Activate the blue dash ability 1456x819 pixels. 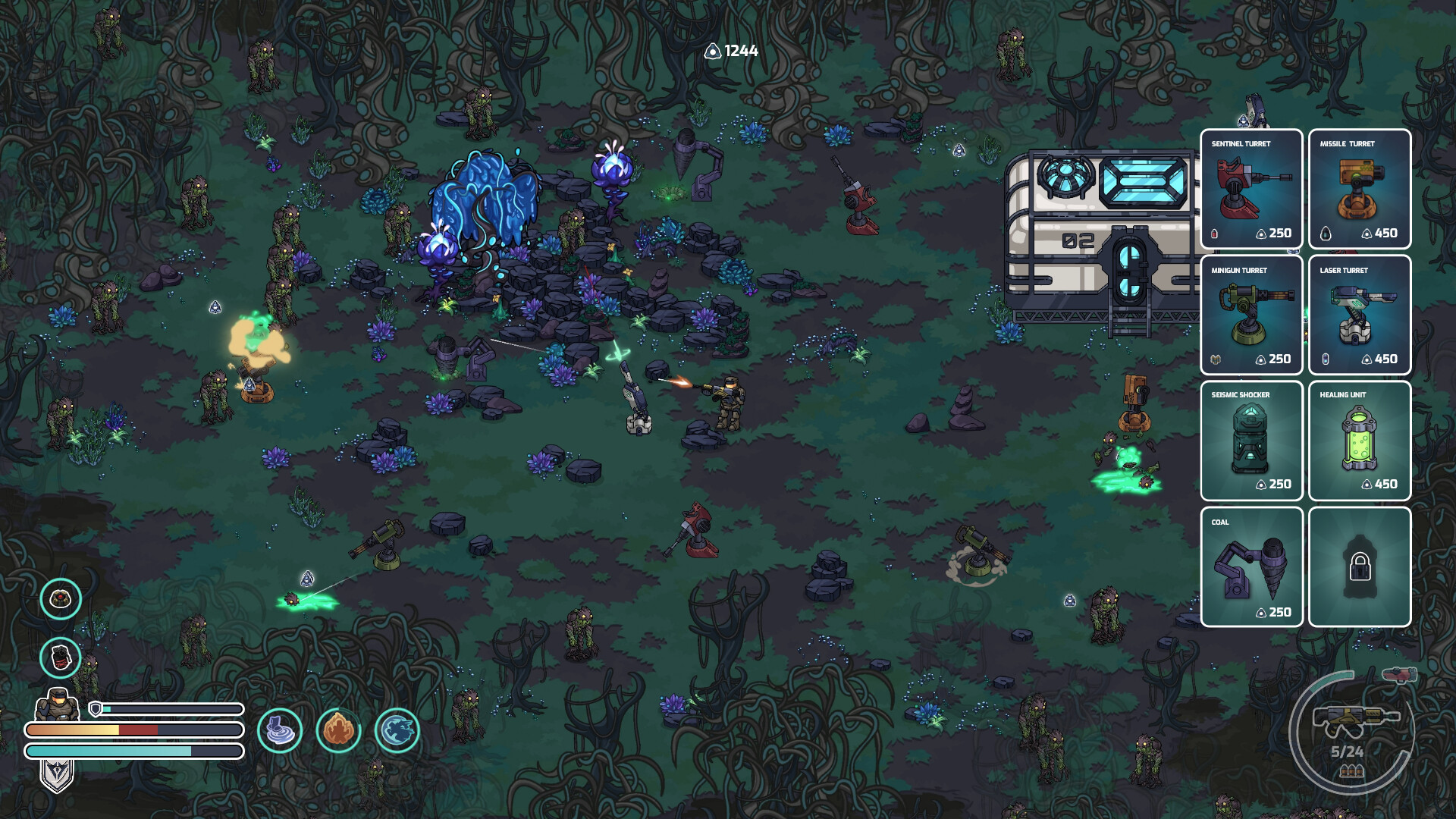pyautogui.click(x=397, y=730)
